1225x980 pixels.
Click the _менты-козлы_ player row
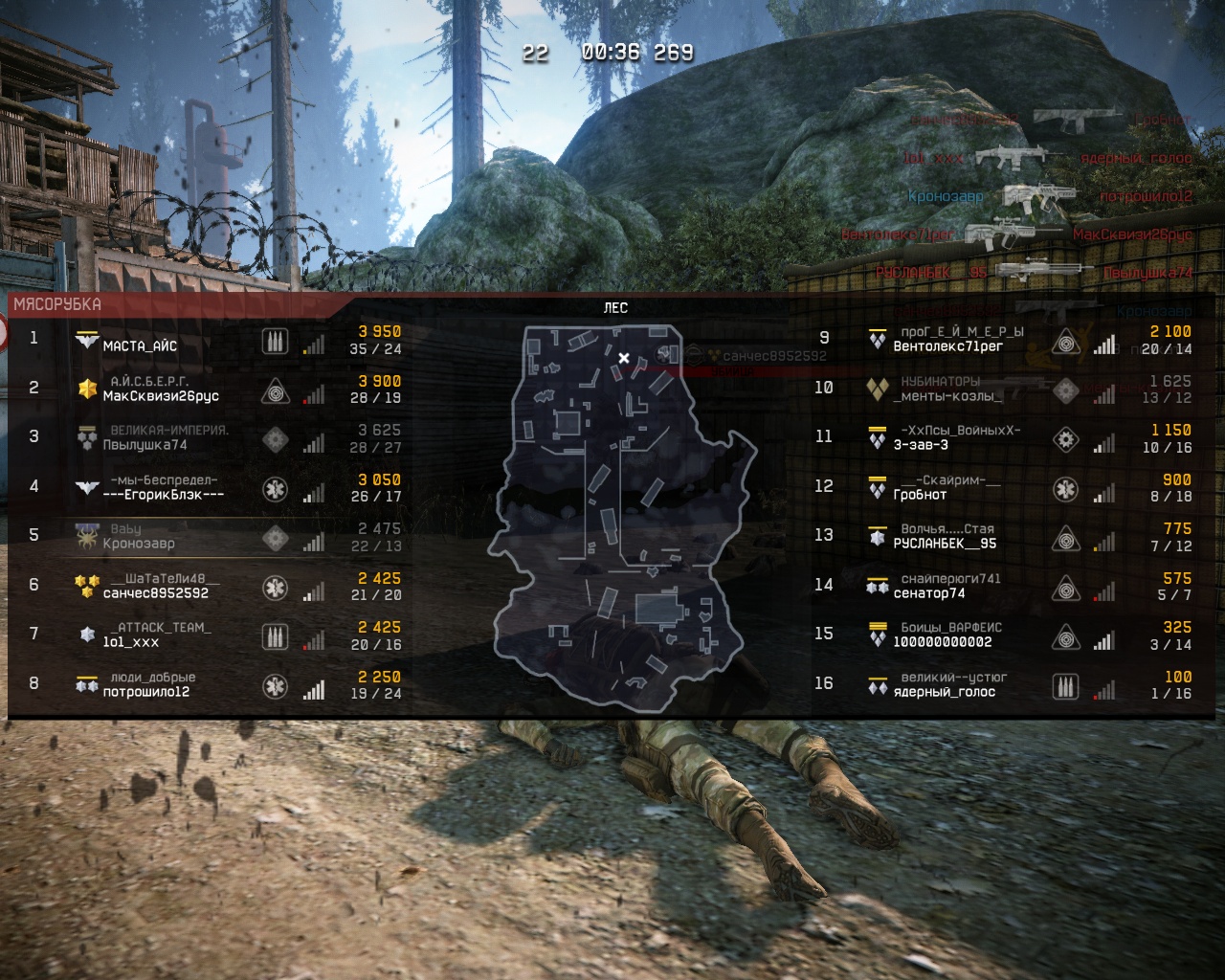click(948, 396)
